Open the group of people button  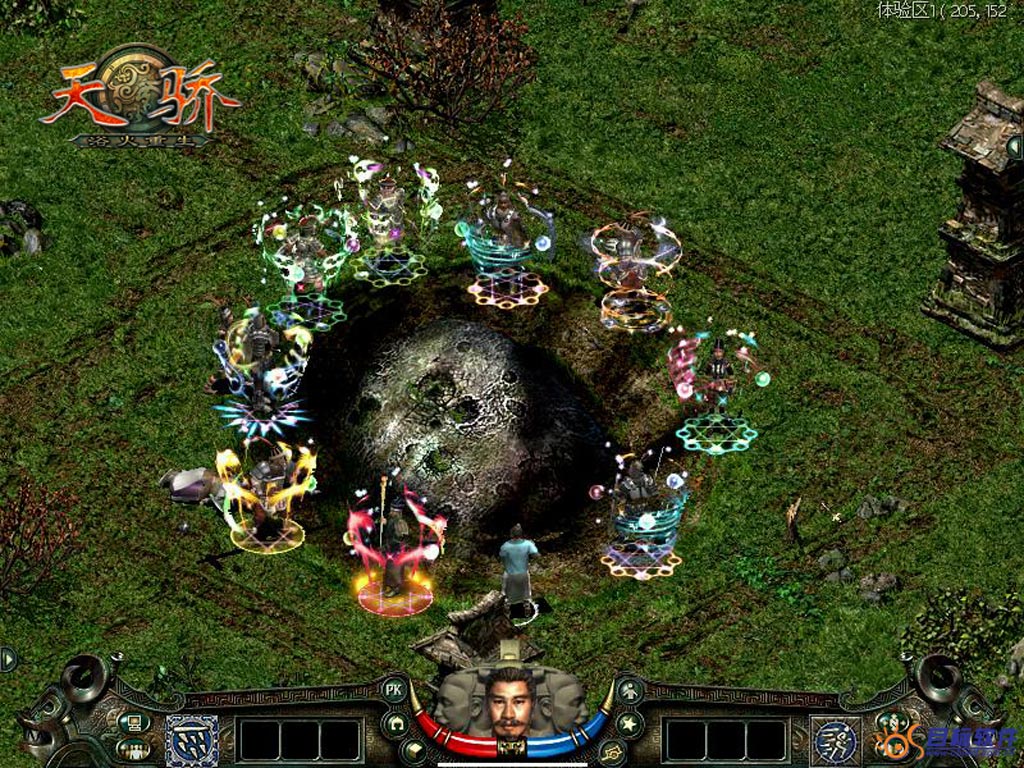click(133, 748)
